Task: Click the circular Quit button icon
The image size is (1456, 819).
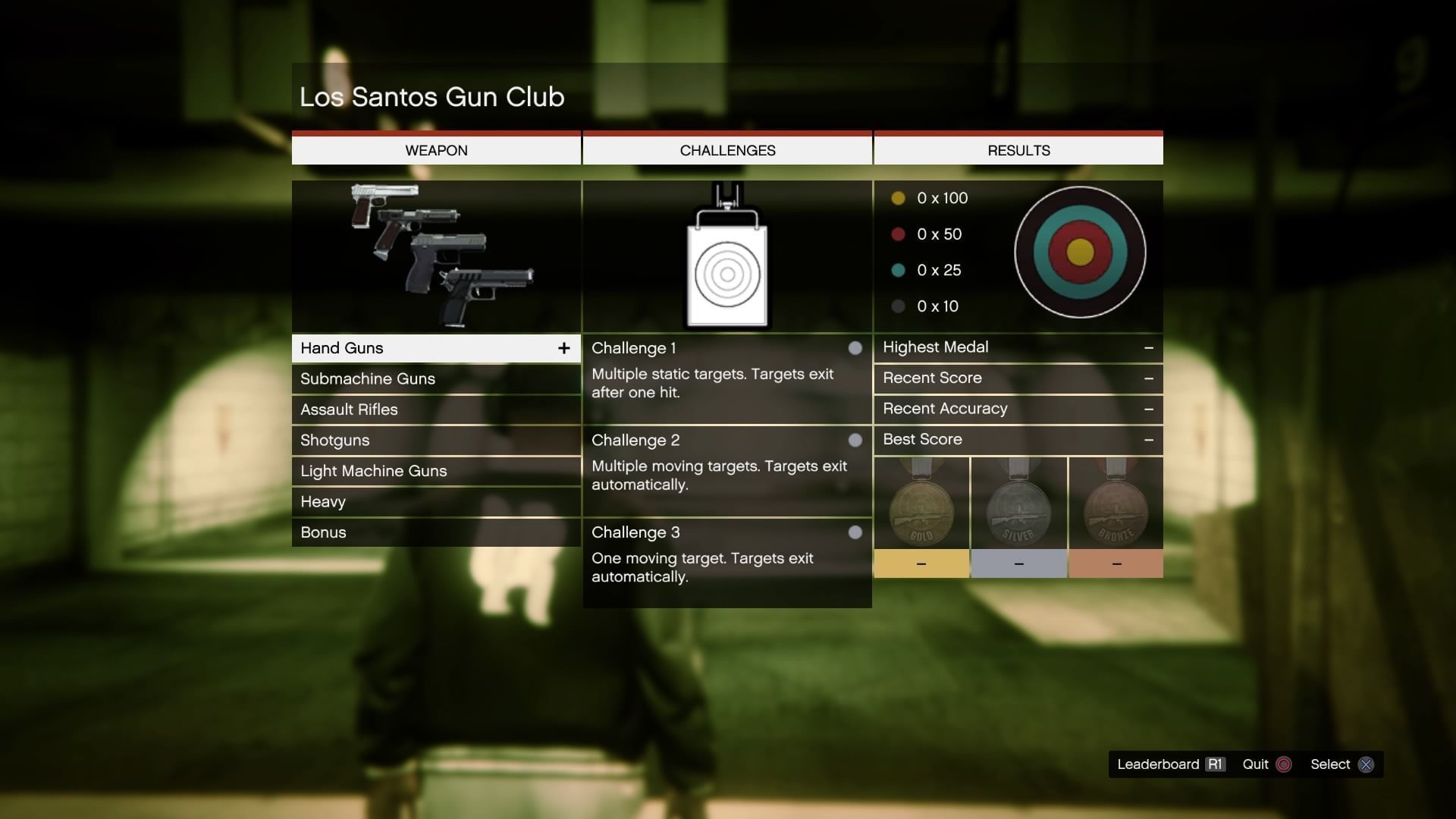Action: [x=1283, y=764]
